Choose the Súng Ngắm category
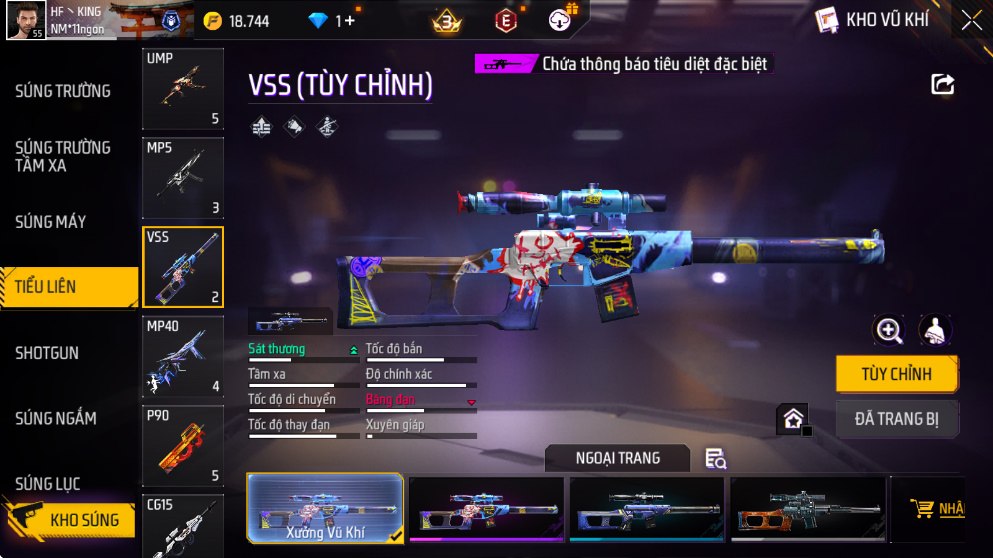Image resolution: width=993 pixels, height=558 pixels. coord(56,418)
